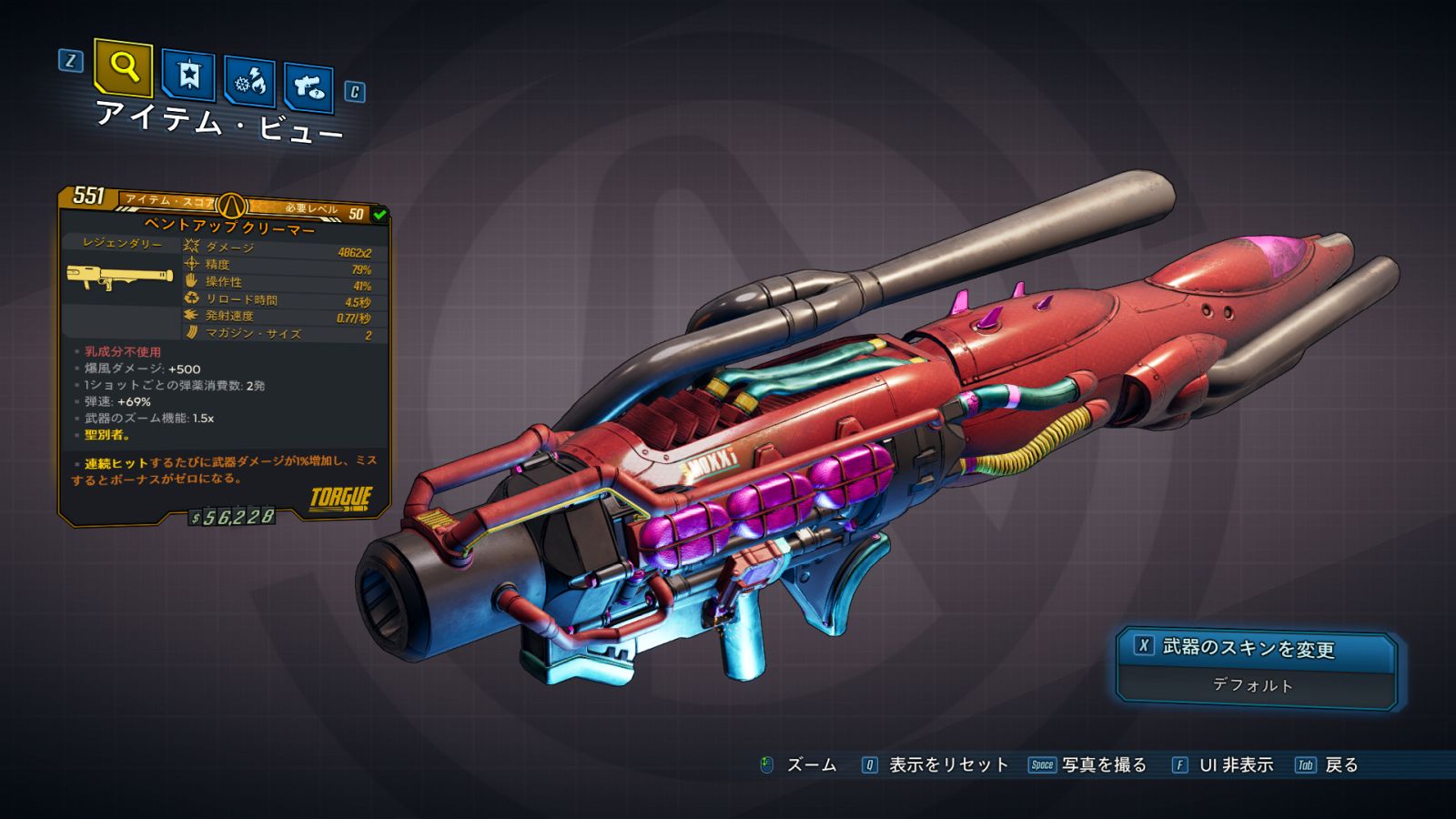1456x819 pixels.
Task: Select the magnifying glass Item View tab
Action: point(123,67)
